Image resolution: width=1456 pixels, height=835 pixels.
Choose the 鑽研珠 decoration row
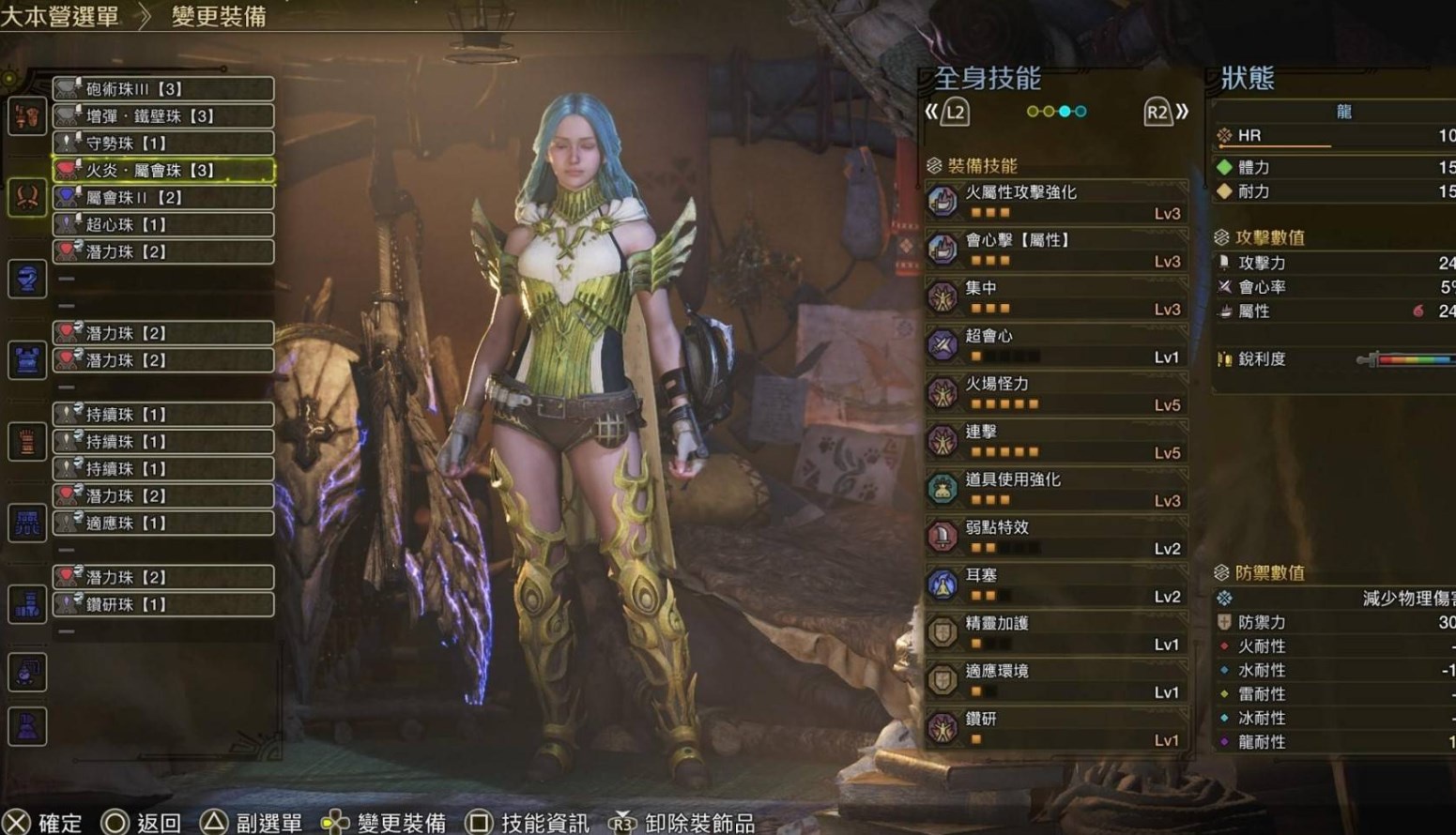(x=163, y=605)
